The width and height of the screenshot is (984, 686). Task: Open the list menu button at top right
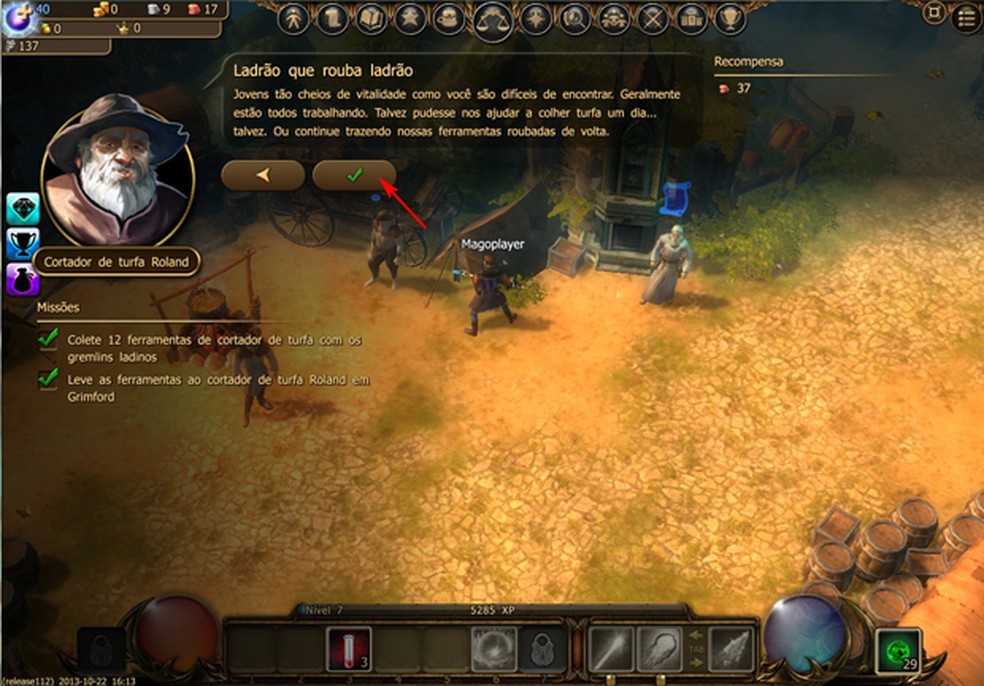966,17
